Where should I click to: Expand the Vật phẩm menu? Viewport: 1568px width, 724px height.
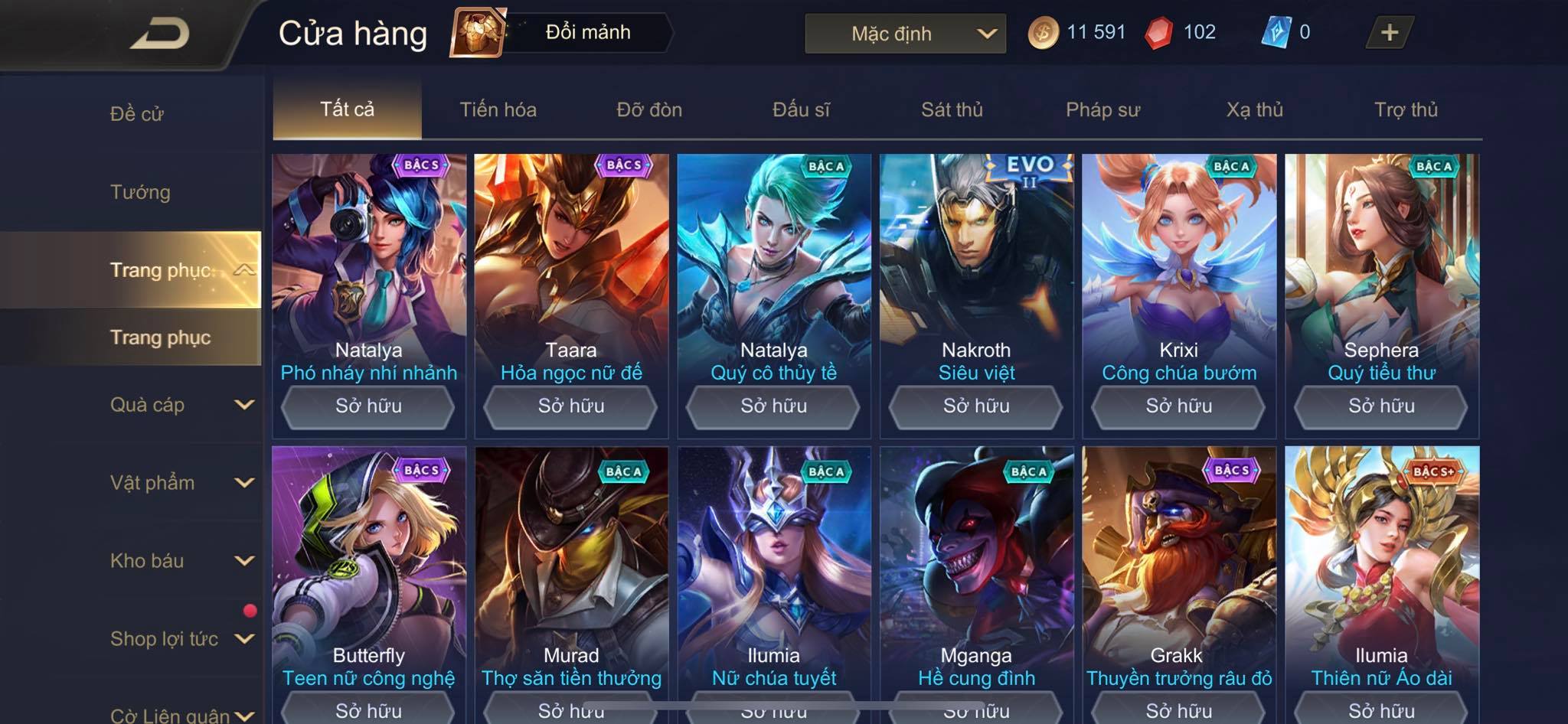pyautogui.click(x=181, y=483)
